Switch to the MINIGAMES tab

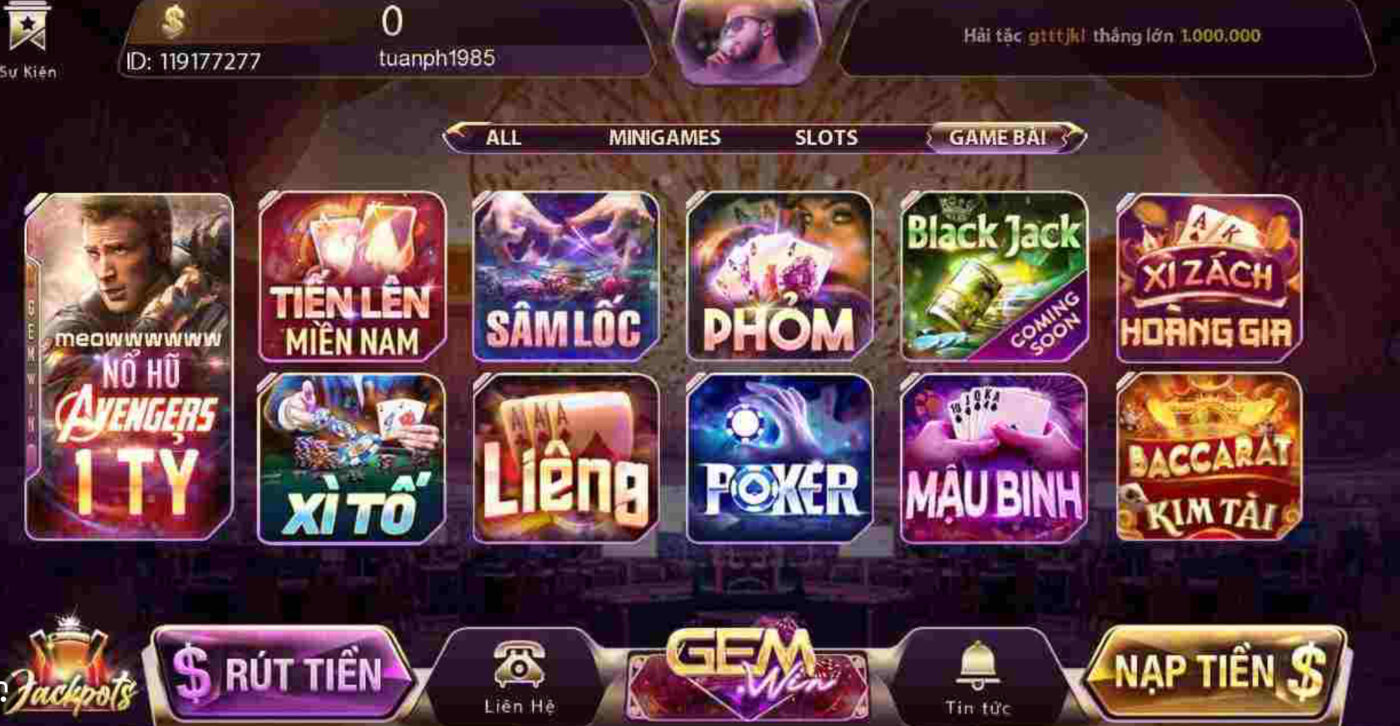[x=666, y=137]
